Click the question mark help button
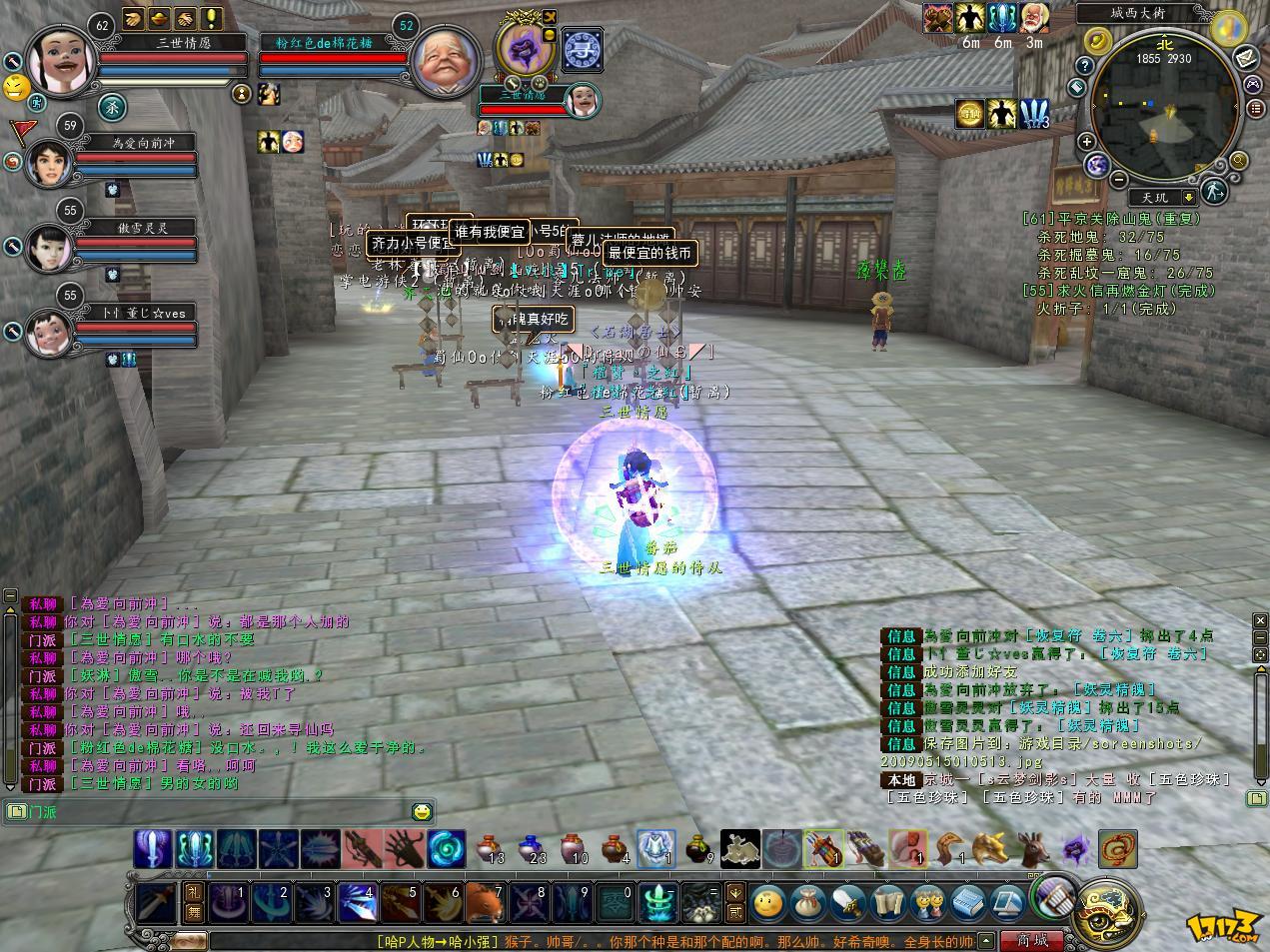 click(x=1086, y=65)
